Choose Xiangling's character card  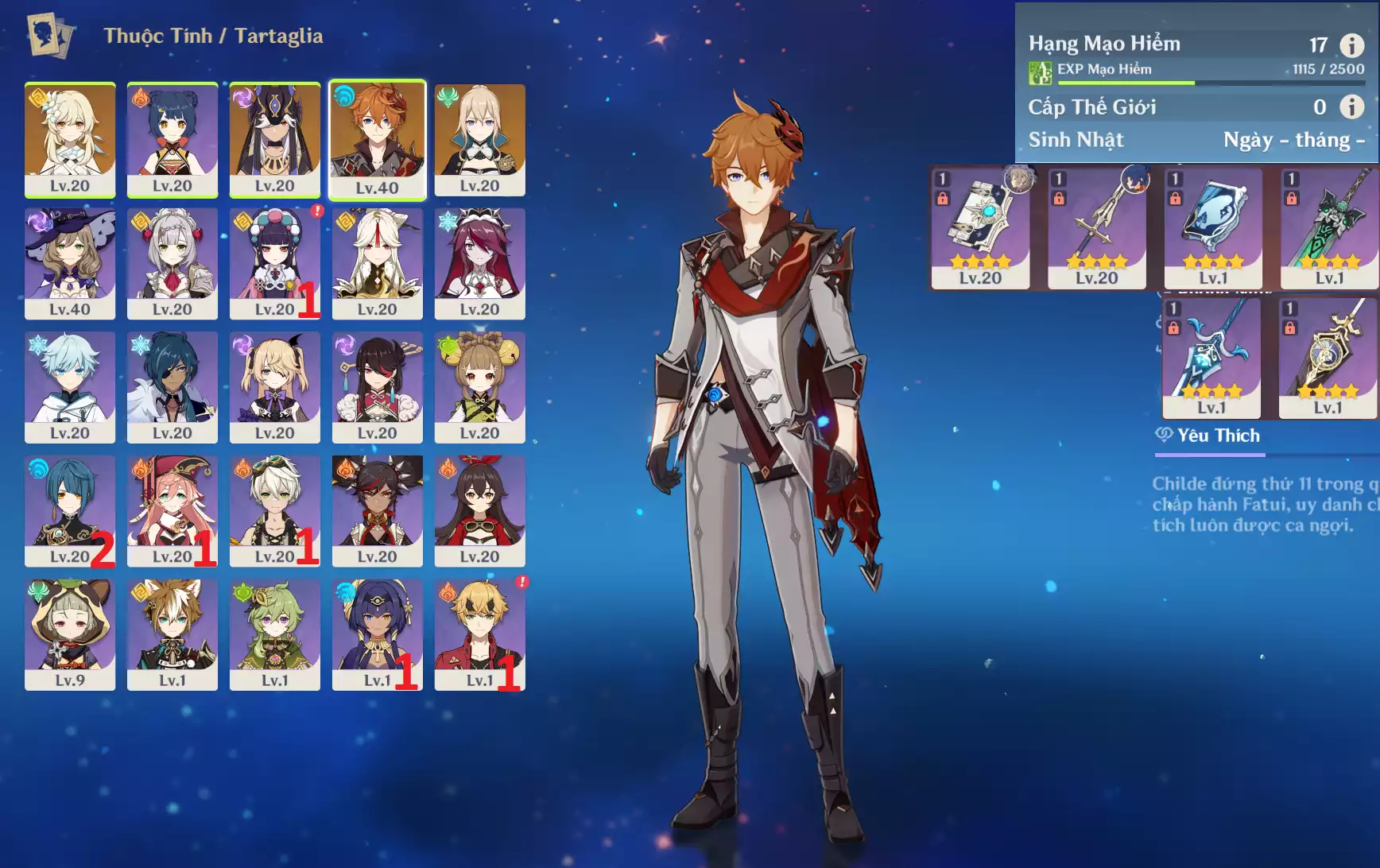(x=172, y=139)
